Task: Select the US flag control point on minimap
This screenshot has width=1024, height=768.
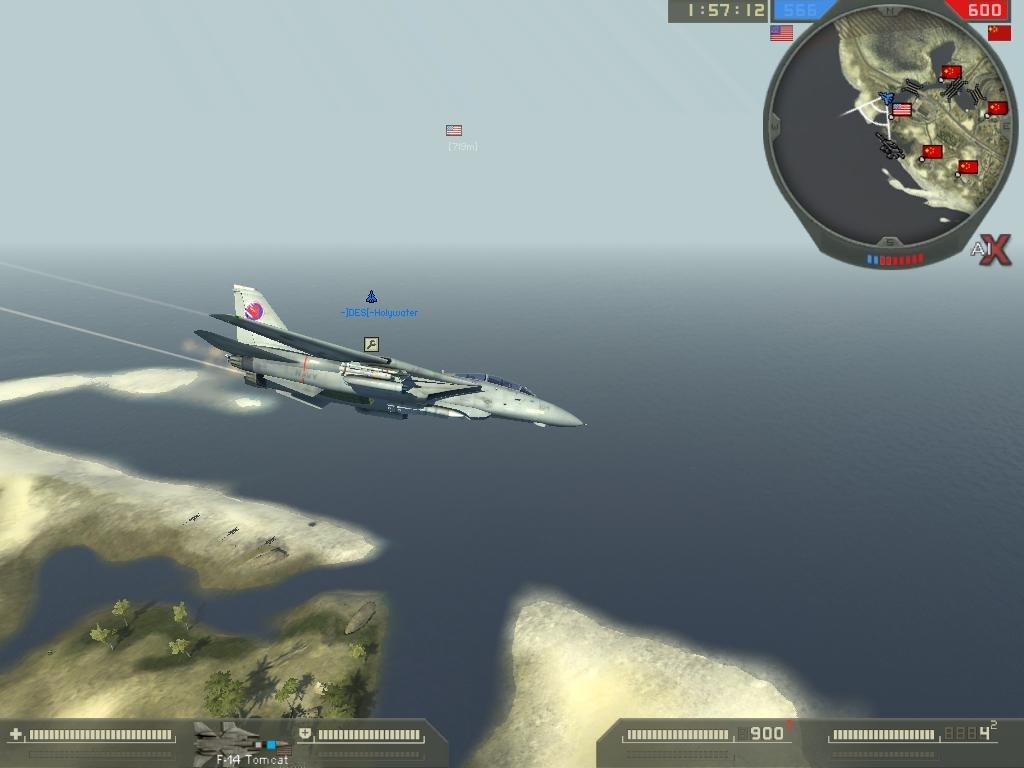Action: click(902, 110)
